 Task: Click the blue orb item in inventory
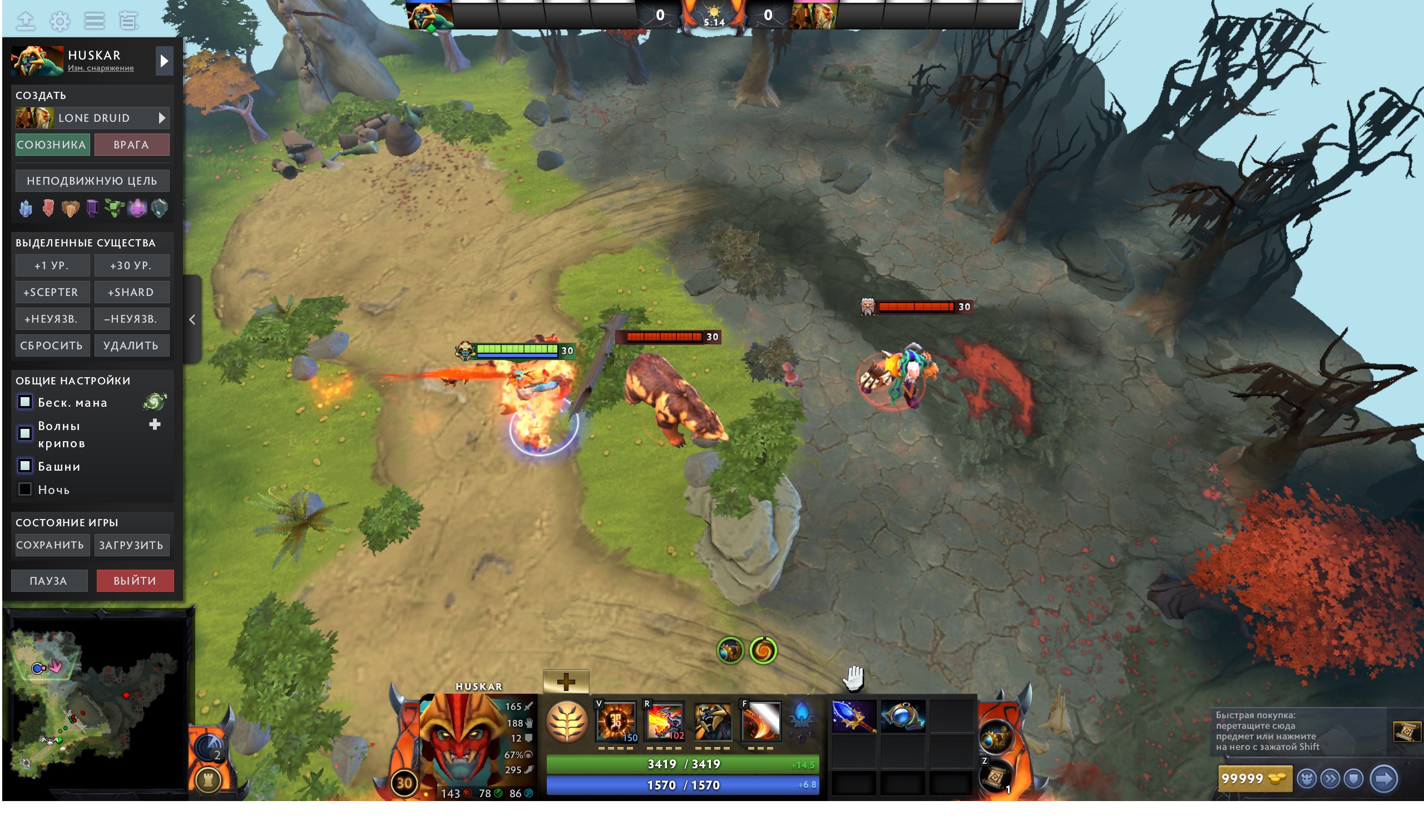point(903,717)
